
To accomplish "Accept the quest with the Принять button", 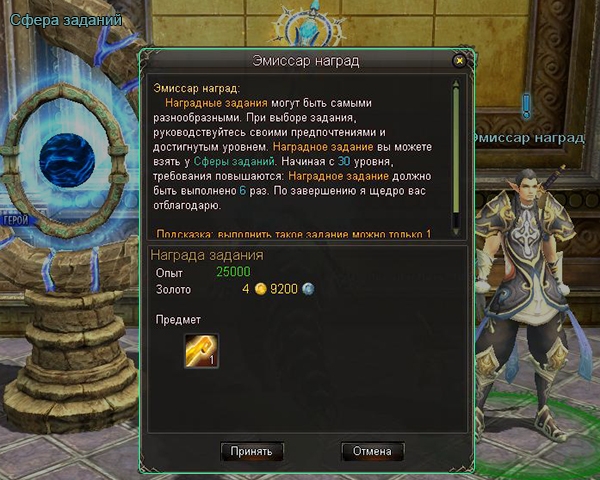I will [x=252, y=451].
